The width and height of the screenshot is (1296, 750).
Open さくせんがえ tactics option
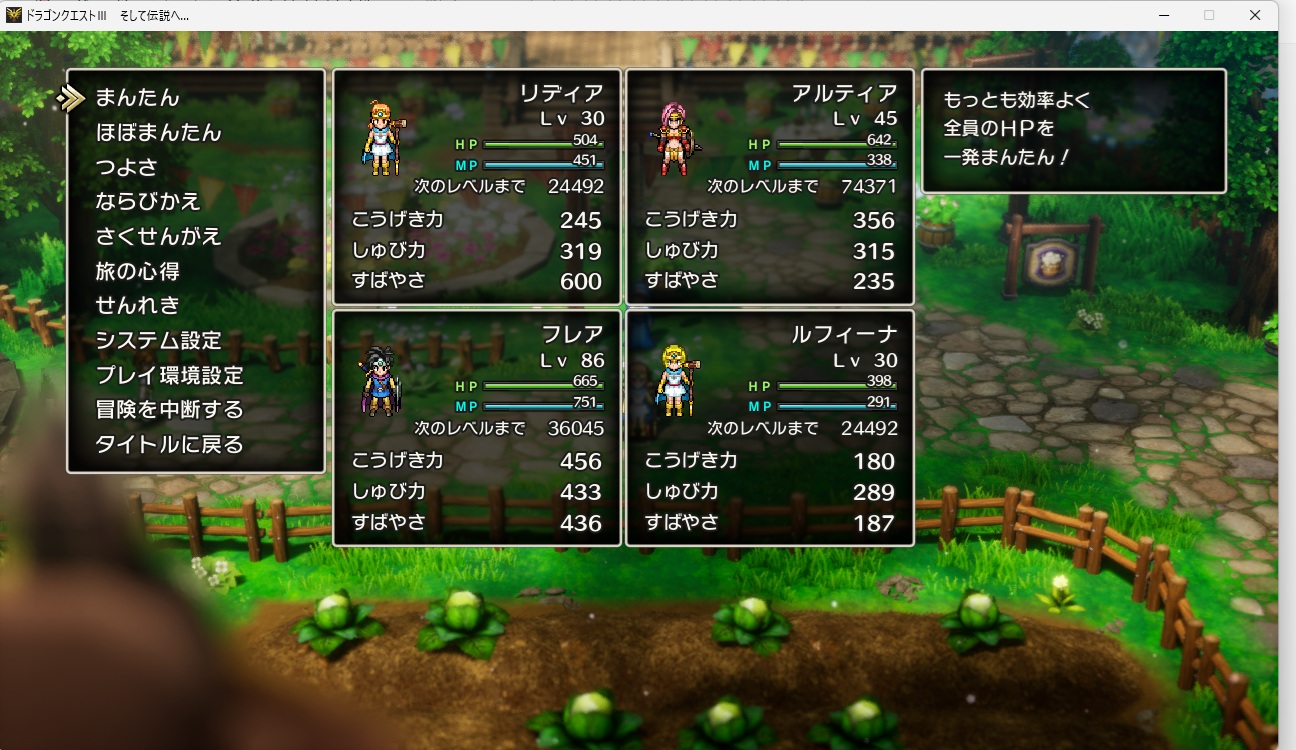(x=158, y=237)
